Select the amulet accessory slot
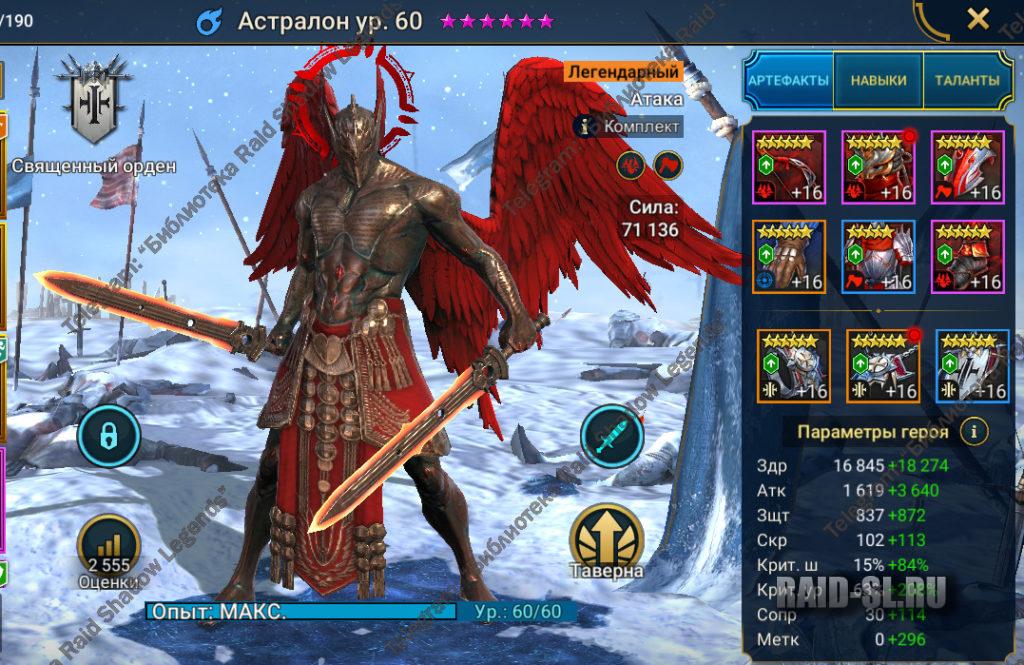 click(883, 366)
